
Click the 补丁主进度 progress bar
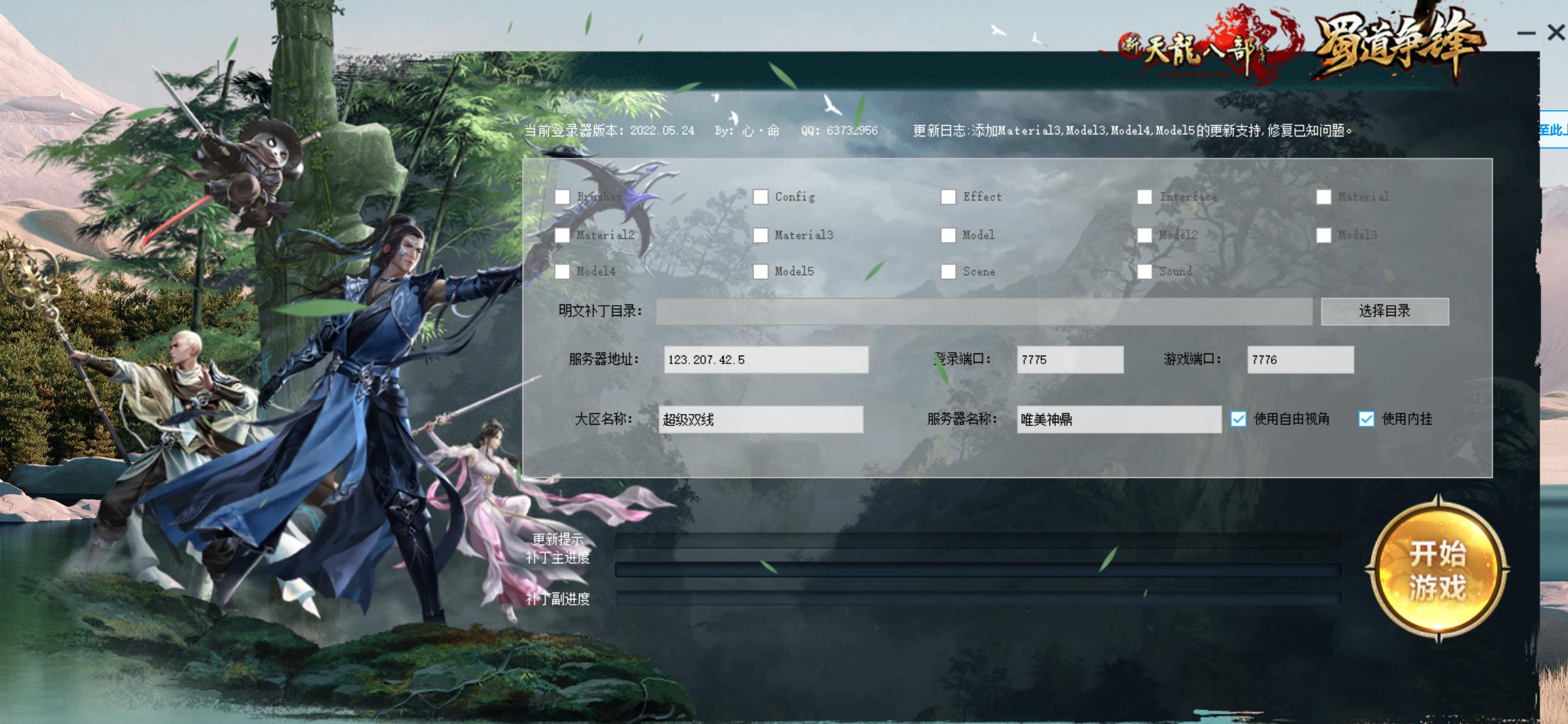(x=978, y=569)
